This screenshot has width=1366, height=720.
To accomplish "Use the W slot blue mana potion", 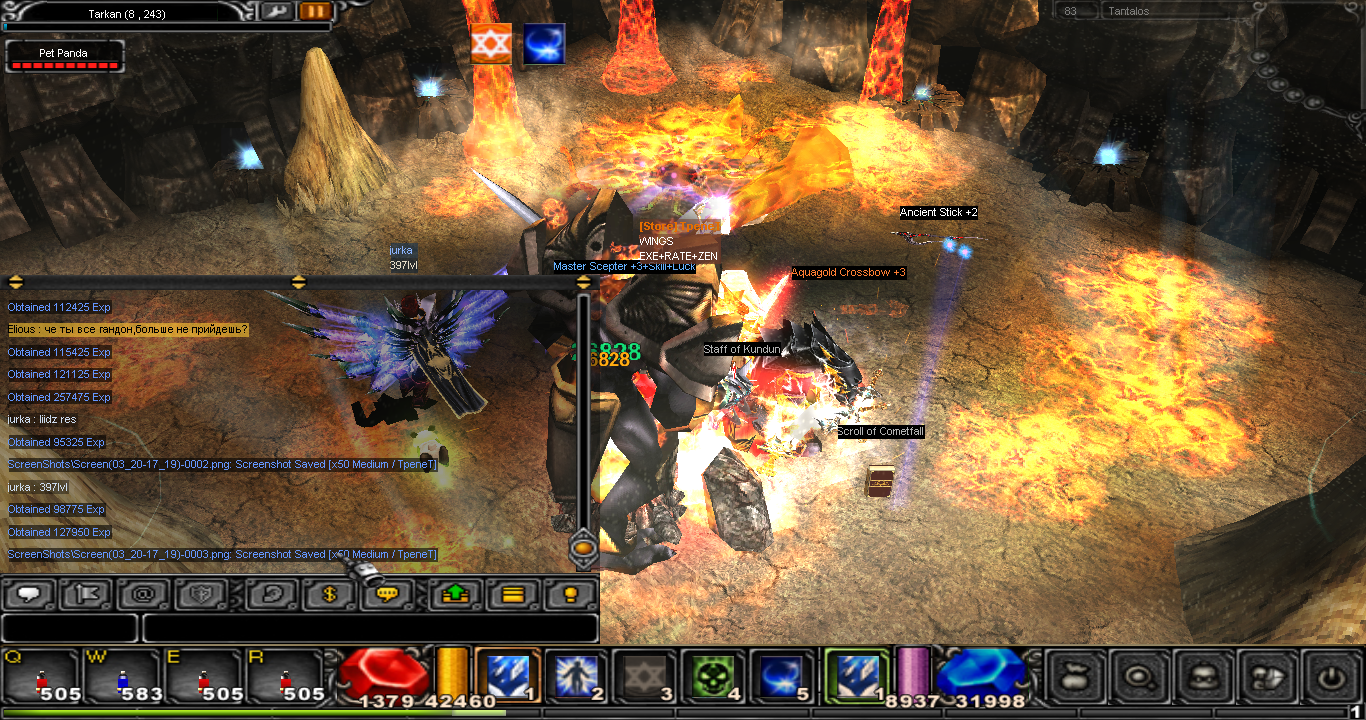I will coord(123,677).
